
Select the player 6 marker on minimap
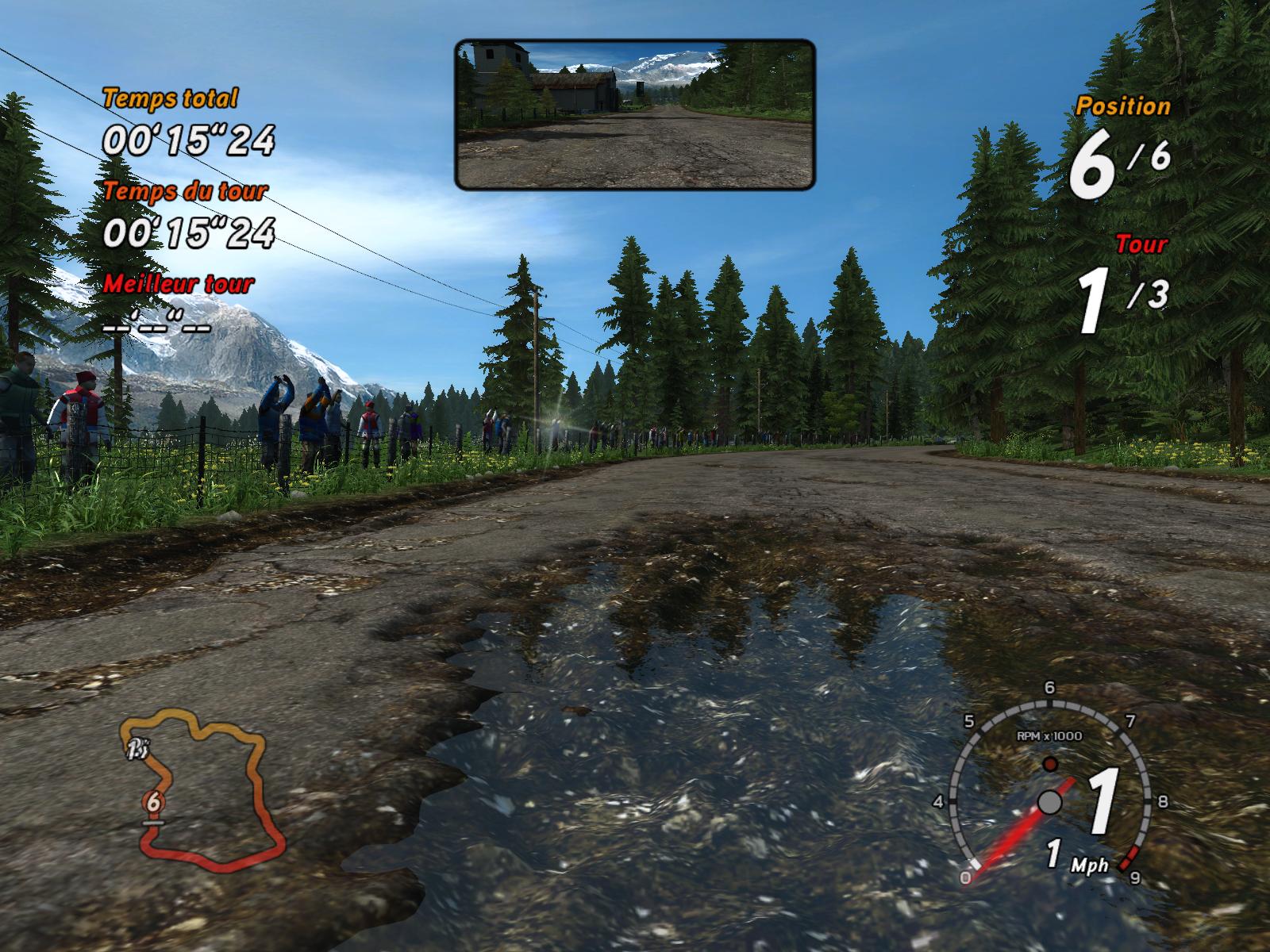click(x=154, y=803)
